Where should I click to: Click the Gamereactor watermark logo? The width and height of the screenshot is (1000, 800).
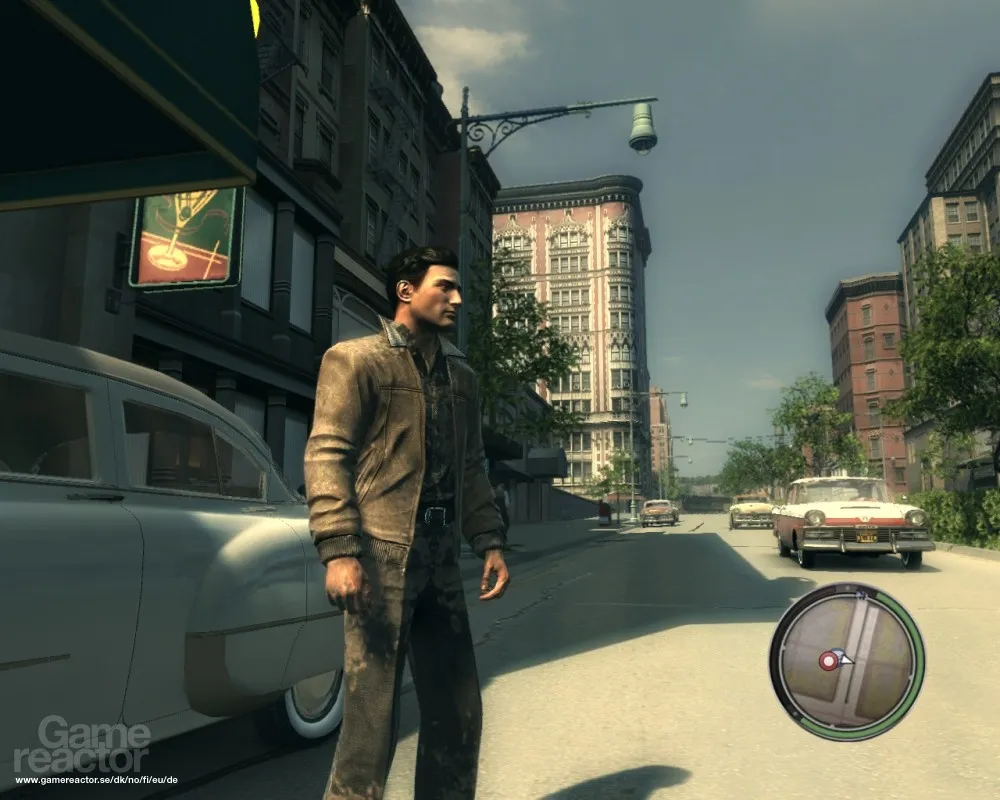pyautogui.click(x=82, y=744)
